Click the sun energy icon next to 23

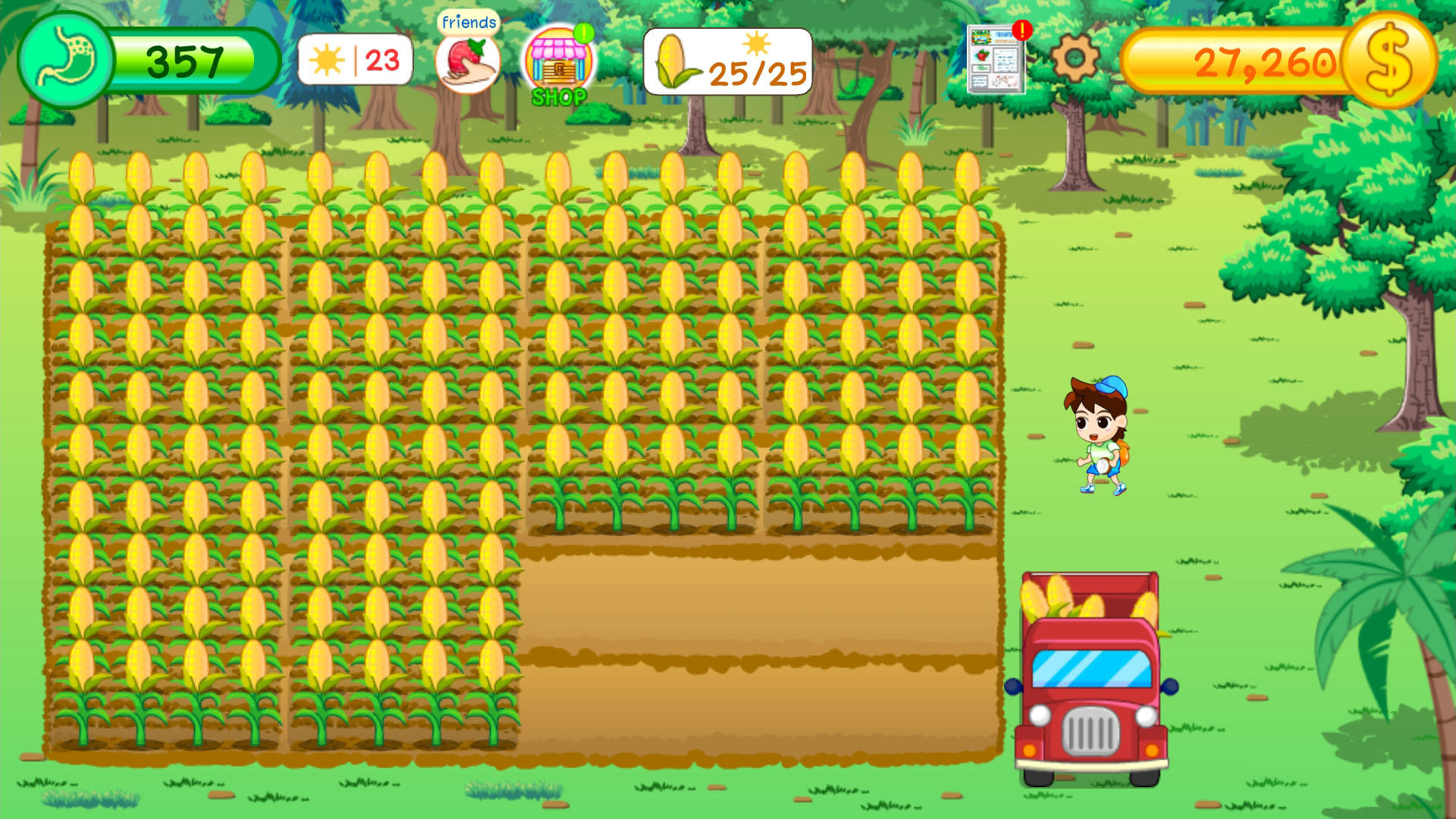pos(328,61)
